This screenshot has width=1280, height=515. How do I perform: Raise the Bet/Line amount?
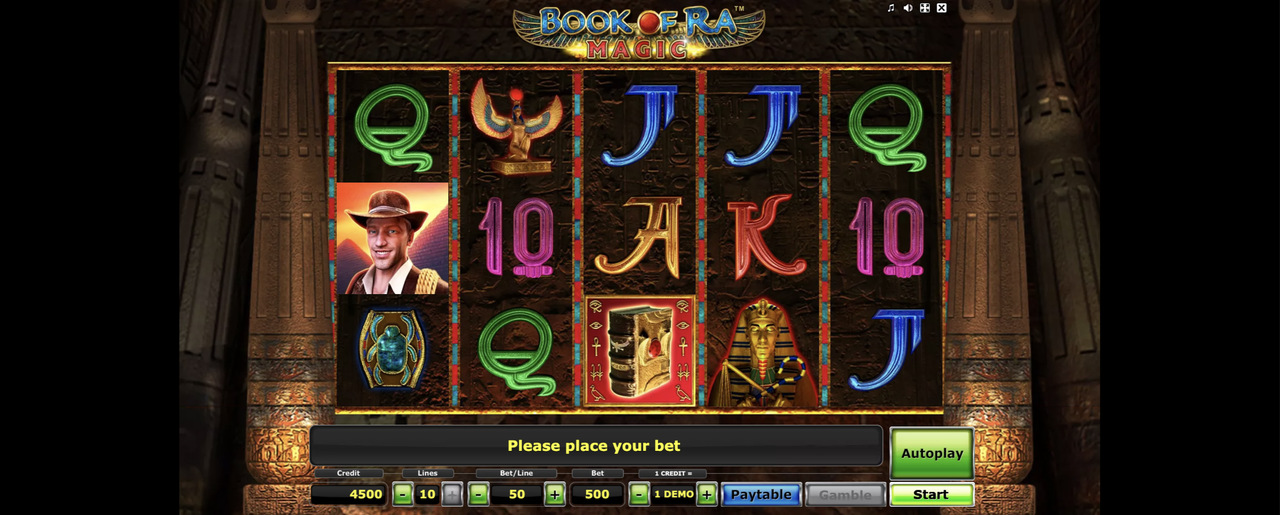(x=555, y=494)
